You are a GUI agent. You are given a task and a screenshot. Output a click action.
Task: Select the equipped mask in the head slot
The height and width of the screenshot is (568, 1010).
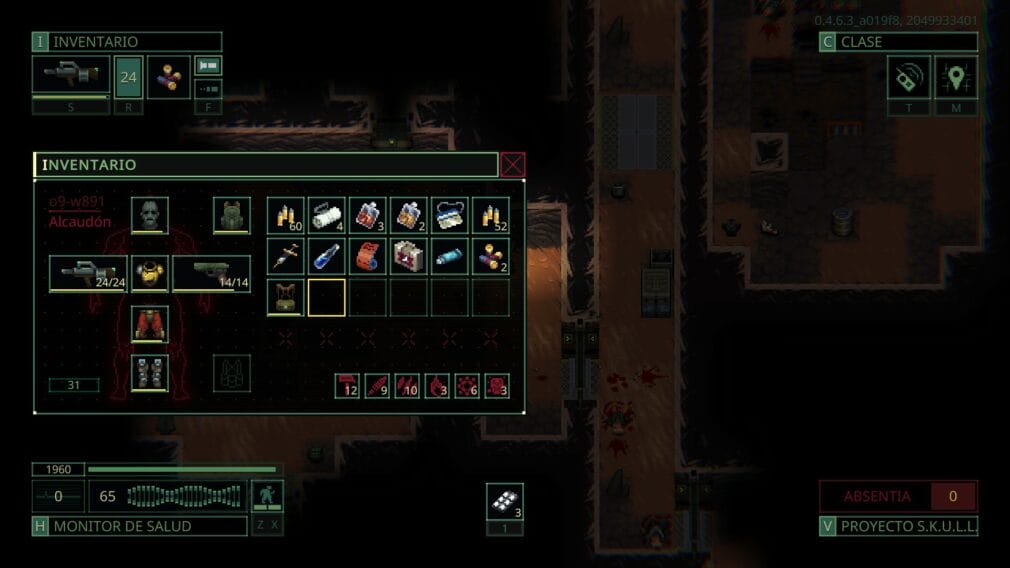tap(150, 215)
